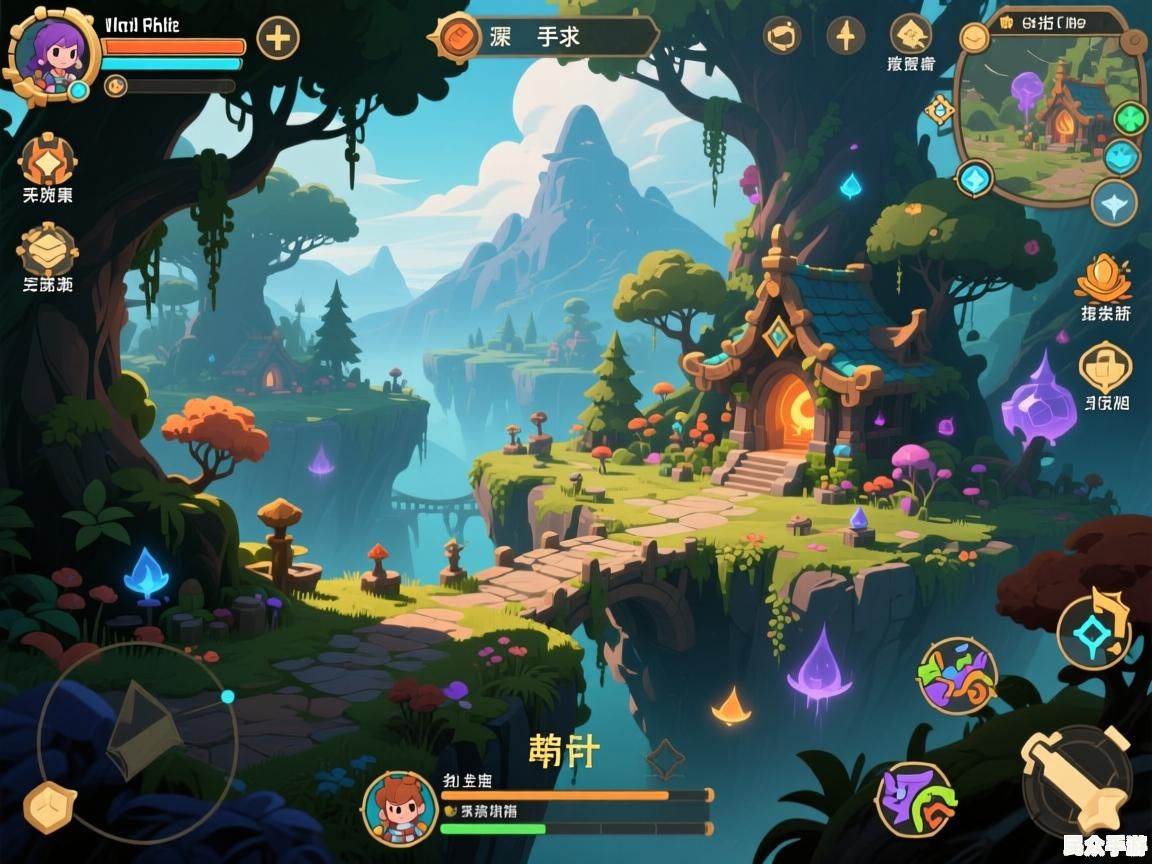This screenshot has width=1152, height=864.
Task: Use the upper purple-green swirl skill
Action: [x=957, y=675]
